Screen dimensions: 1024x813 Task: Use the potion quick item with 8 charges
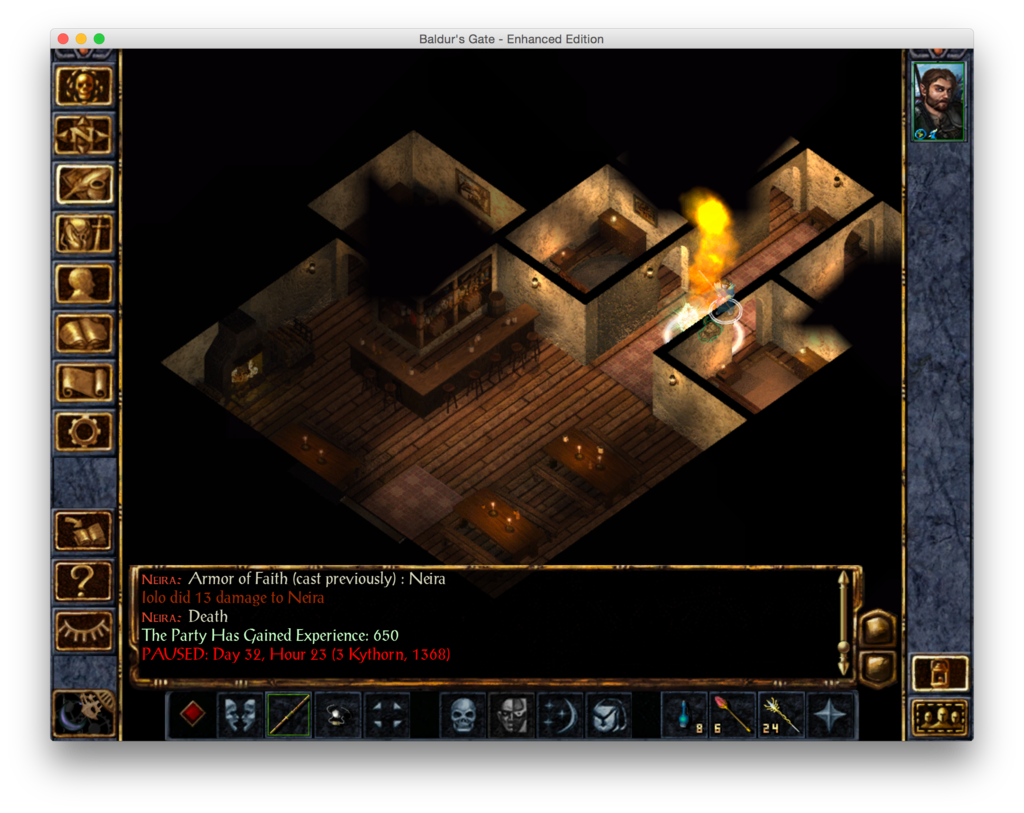(684, 715)
